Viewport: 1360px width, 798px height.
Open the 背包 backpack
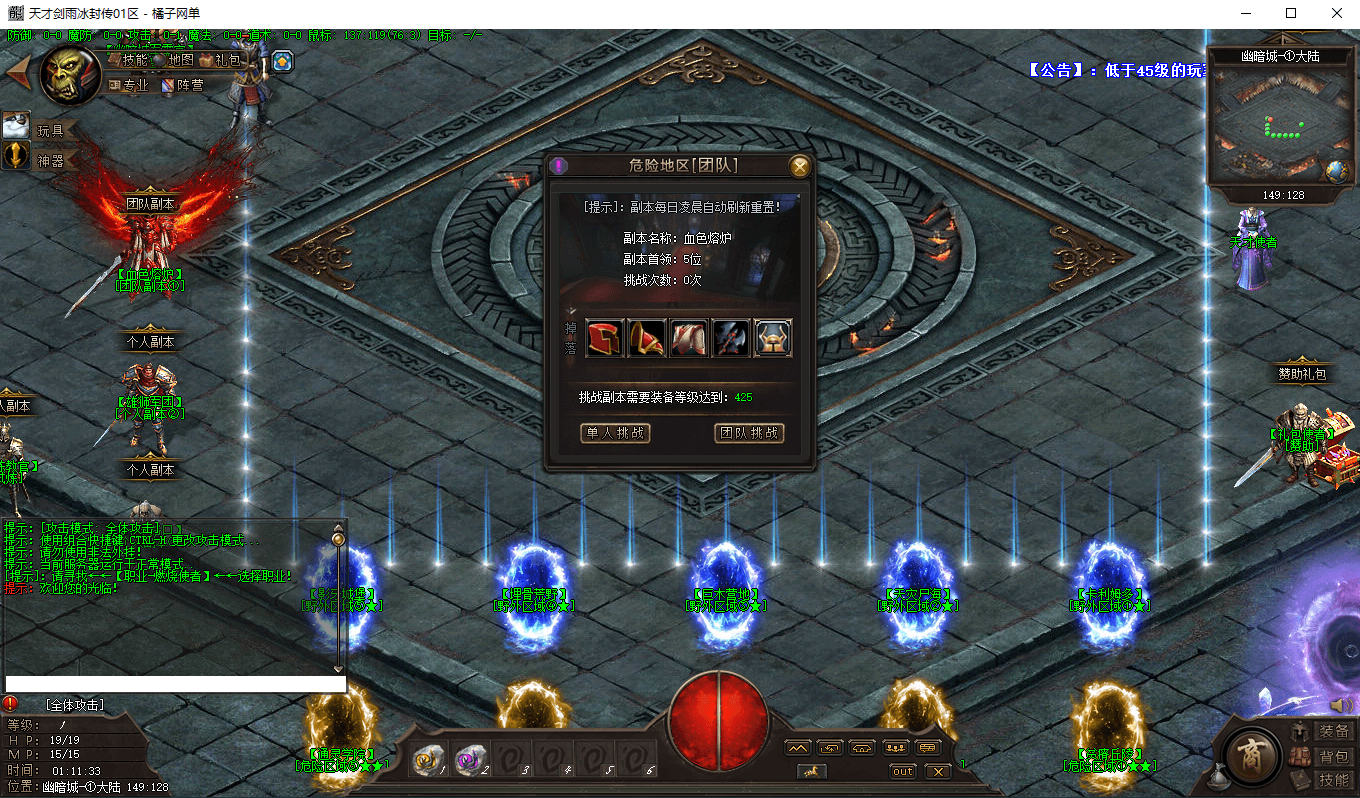tap(1324, 757)
